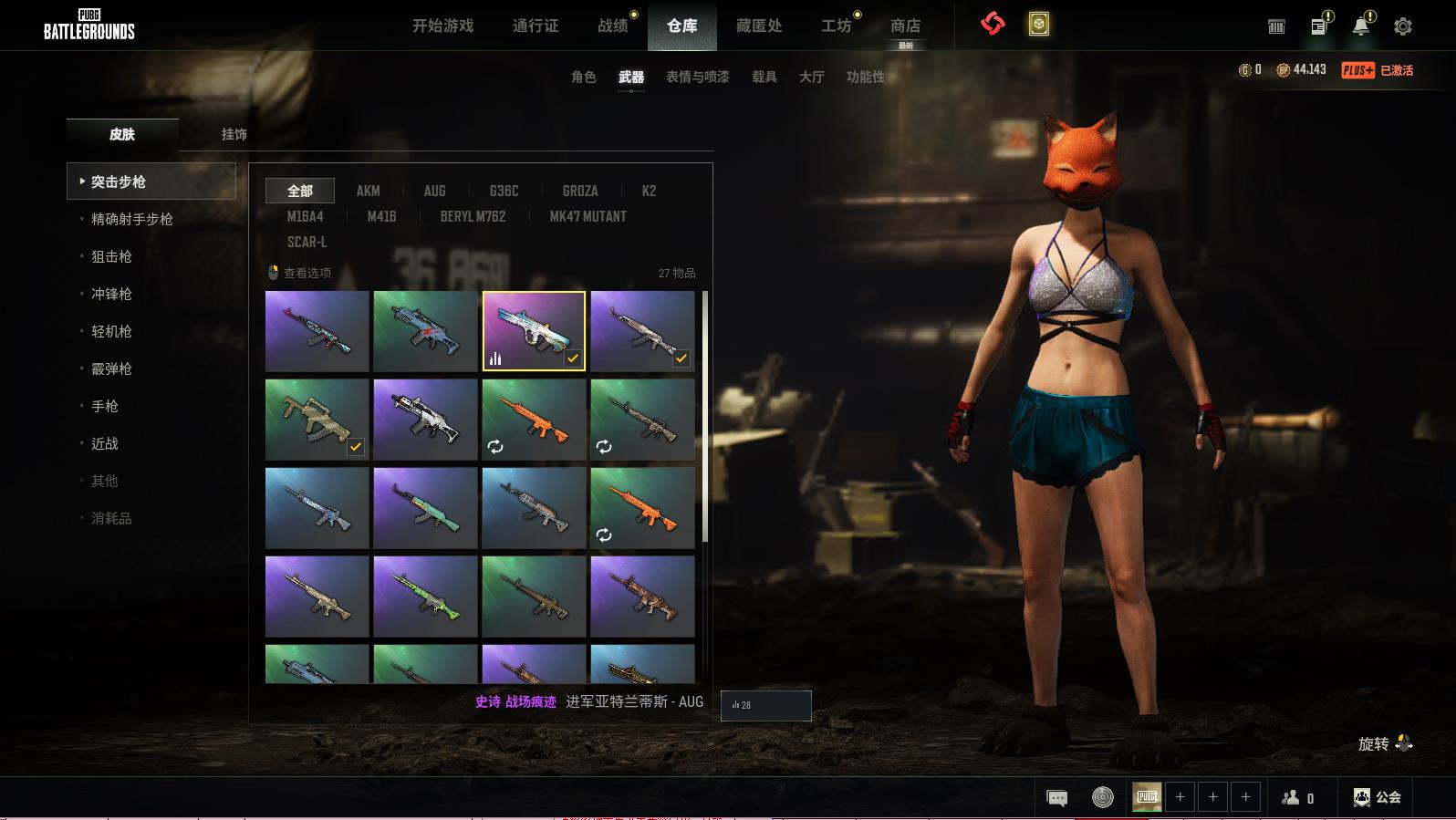Viewport: 1456px width, 820px height.
Task: Switch to the 通行证 pass tab
Action: tap(536, 26)
